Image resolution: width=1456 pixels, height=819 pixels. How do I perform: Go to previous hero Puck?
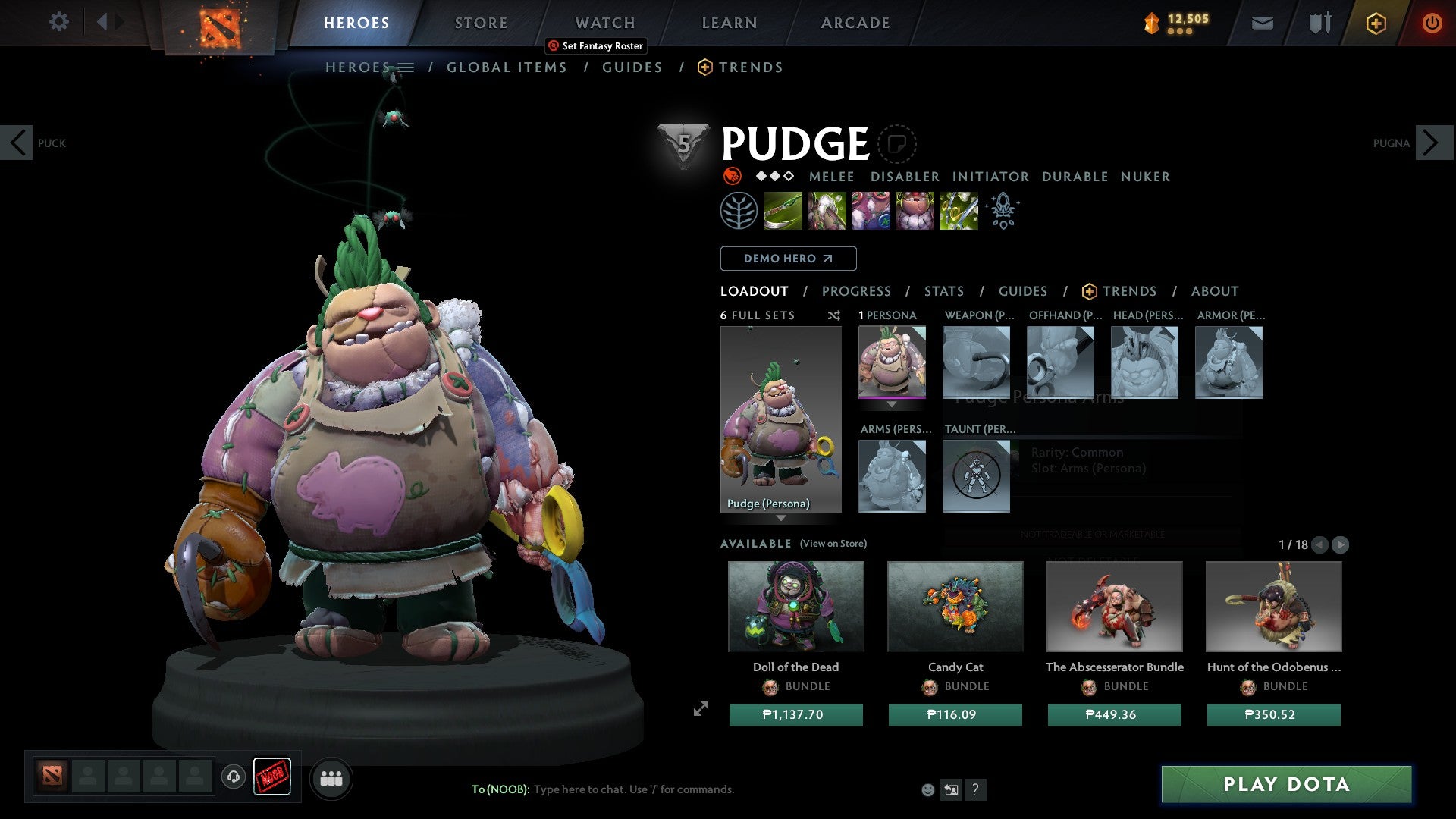point(17,143)
